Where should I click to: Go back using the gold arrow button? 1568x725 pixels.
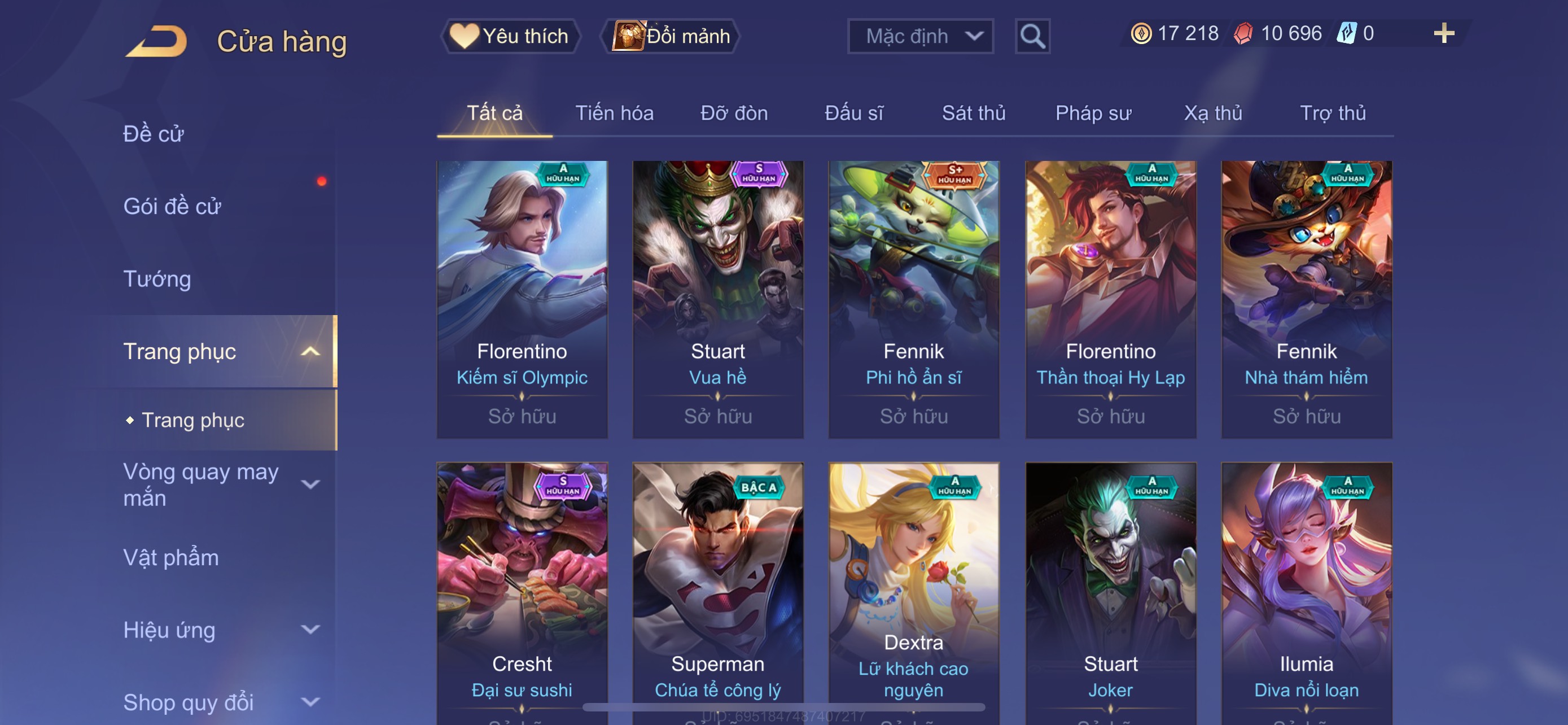pos(157,41)
